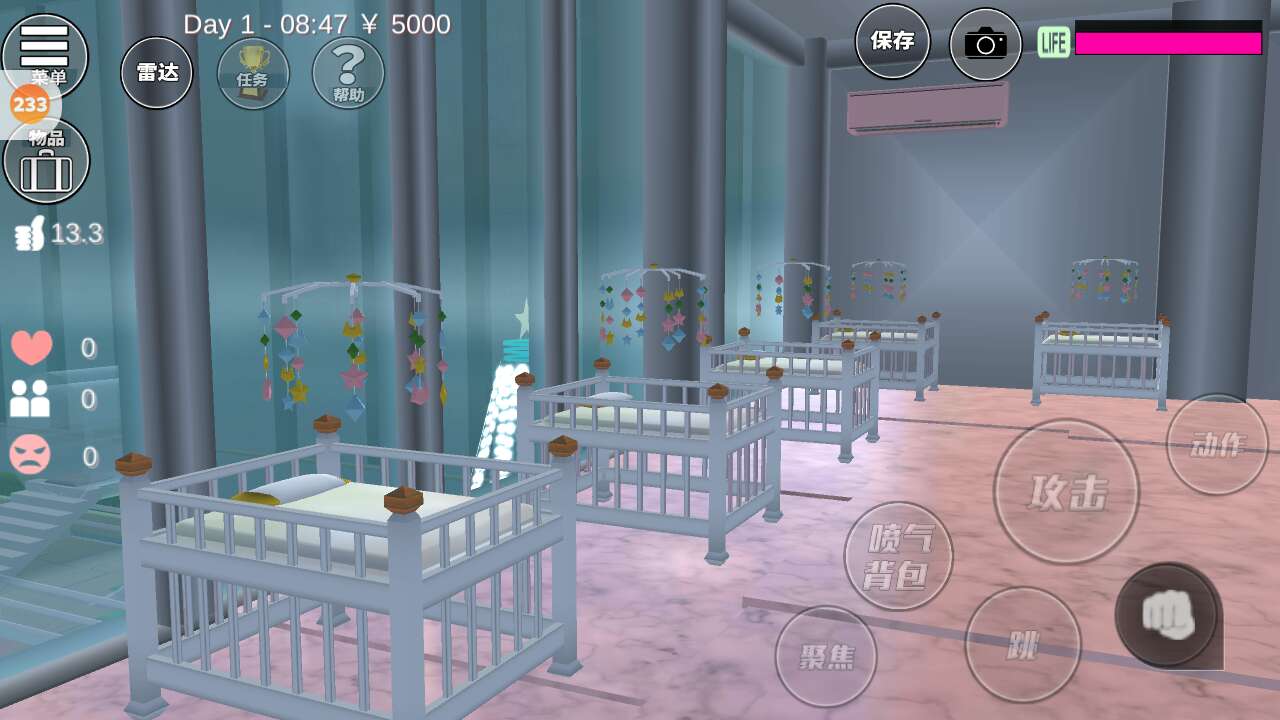Screen dimensions: 1280x720
Task: Tap the 聚焦 focus button
Action: 826,656
